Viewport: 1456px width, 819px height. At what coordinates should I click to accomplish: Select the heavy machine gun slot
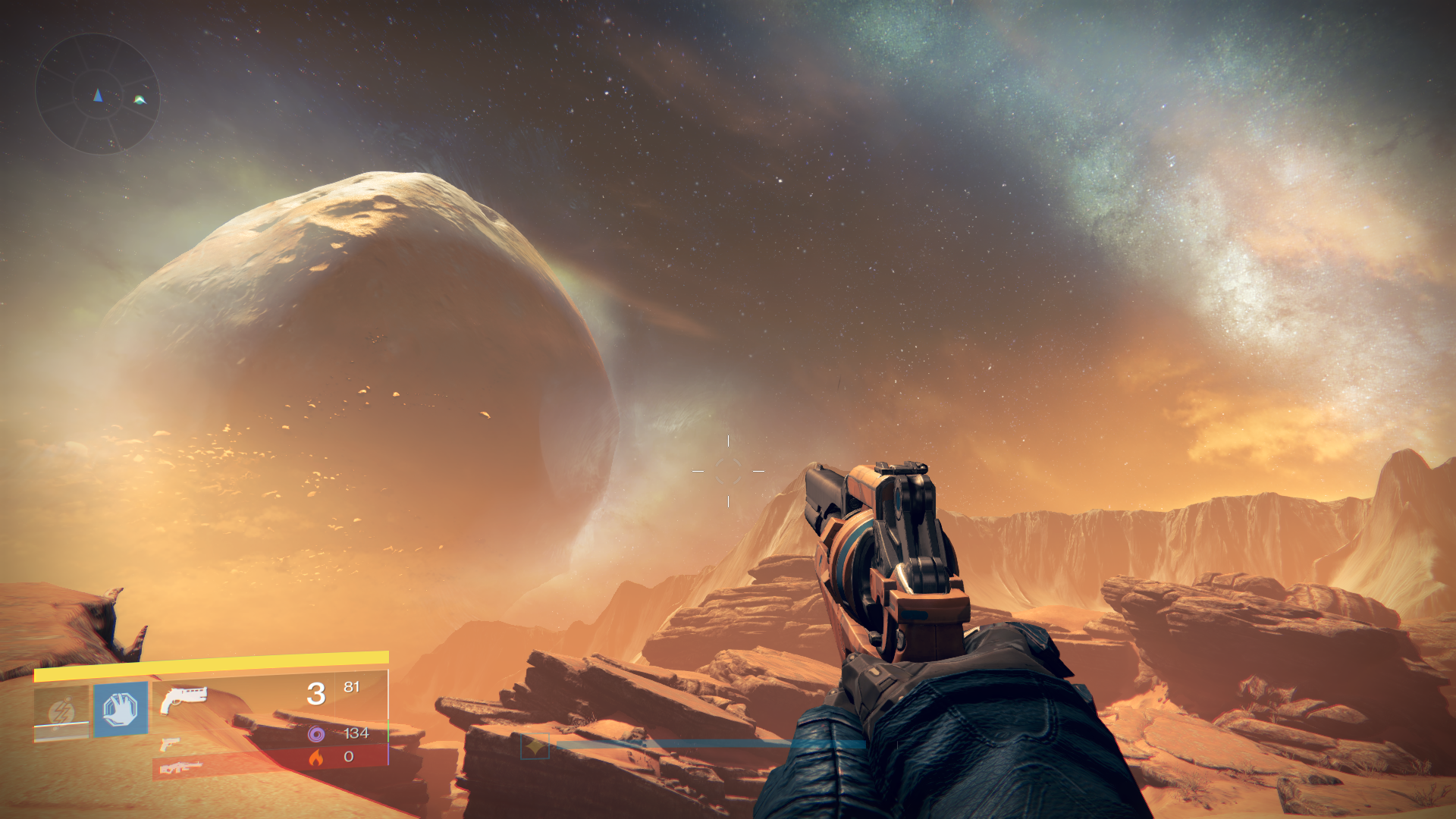[x=180, y=767]
